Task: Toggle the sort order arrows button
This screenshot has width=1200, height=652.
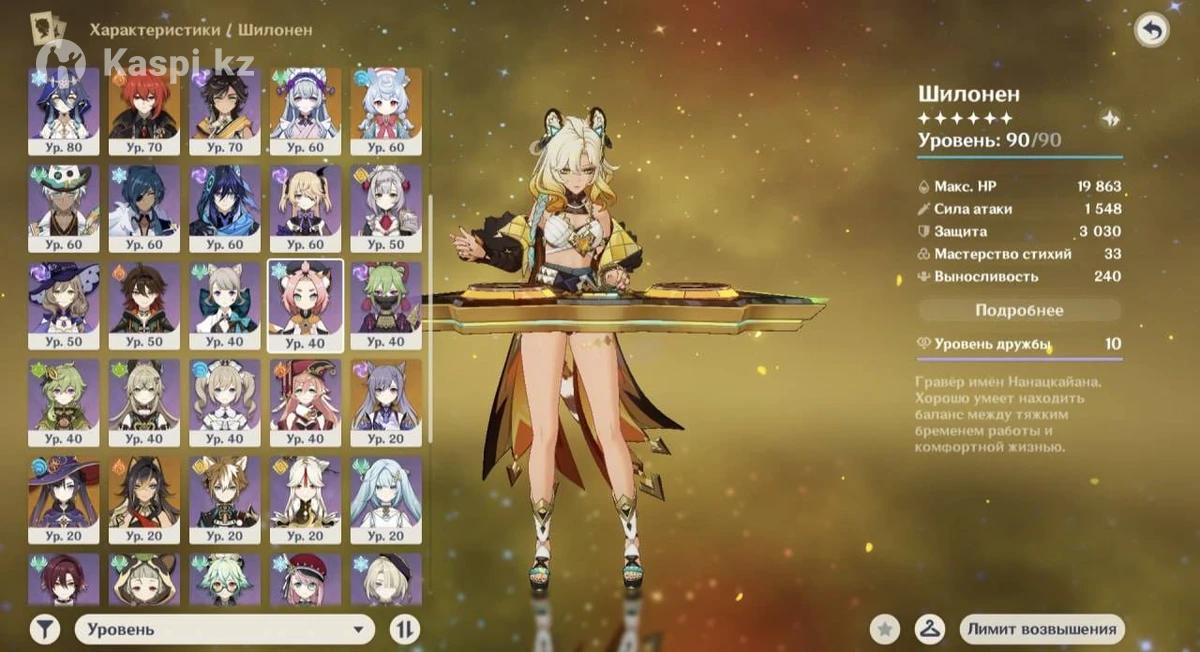Action: [405, 629]
